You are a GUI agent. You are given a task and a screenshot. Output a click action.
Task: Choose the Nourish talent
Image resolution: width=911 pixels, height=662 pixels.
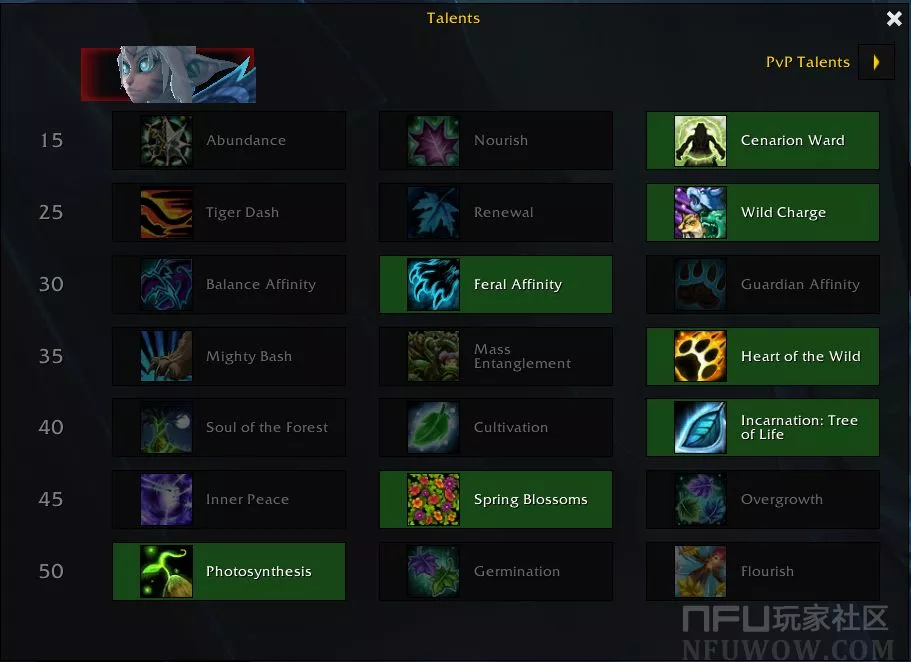[496, 140]
